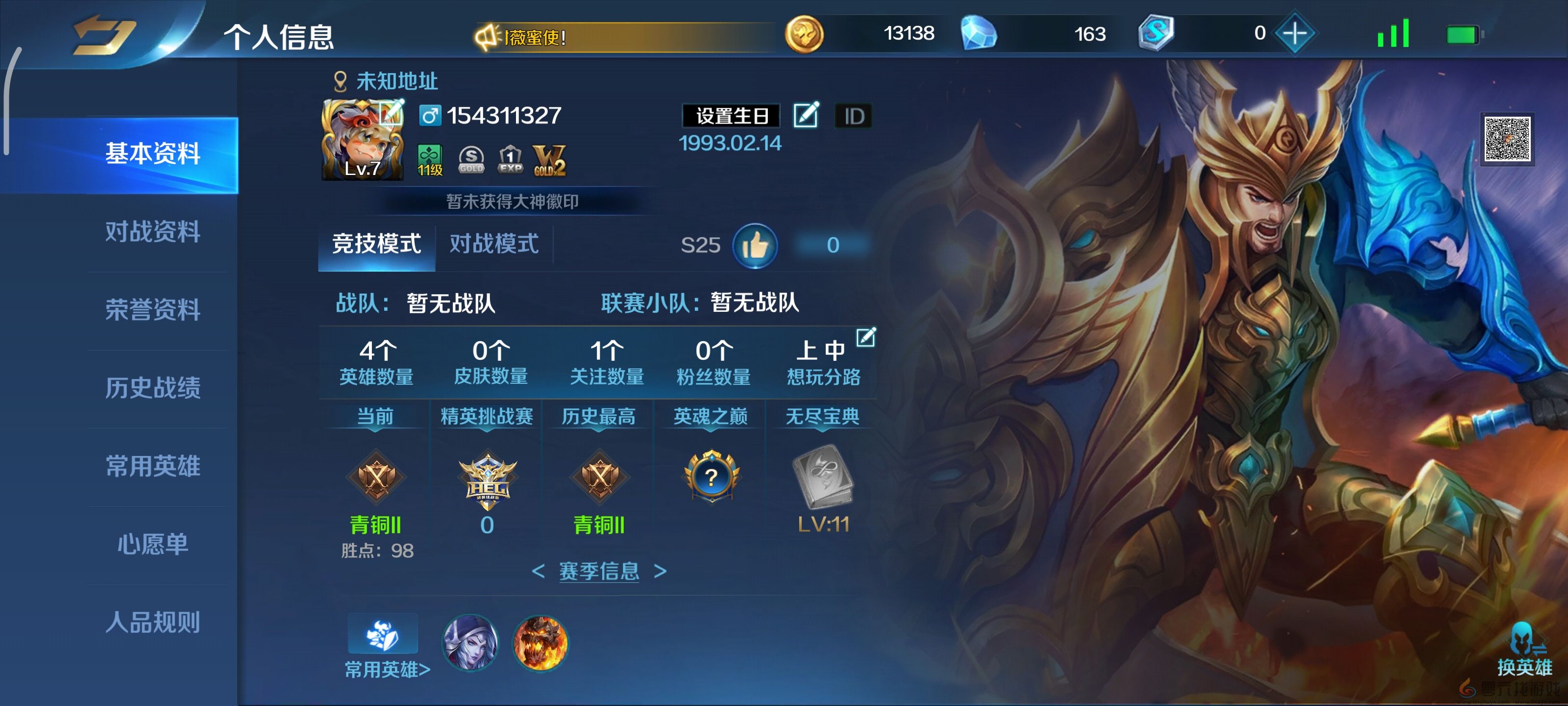Choose the 竞技模式 tab
Screen dimensions: 1568x706
(376, 244)
